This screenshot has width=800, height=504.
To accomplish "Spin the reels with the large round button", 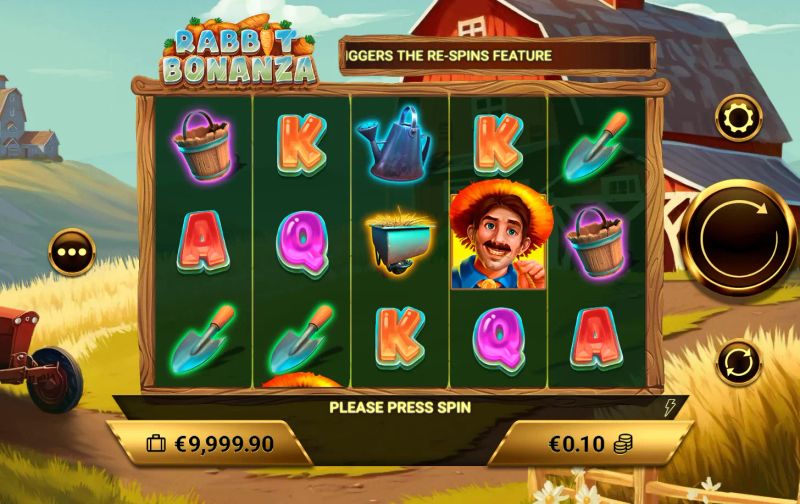I will point(740,238).
